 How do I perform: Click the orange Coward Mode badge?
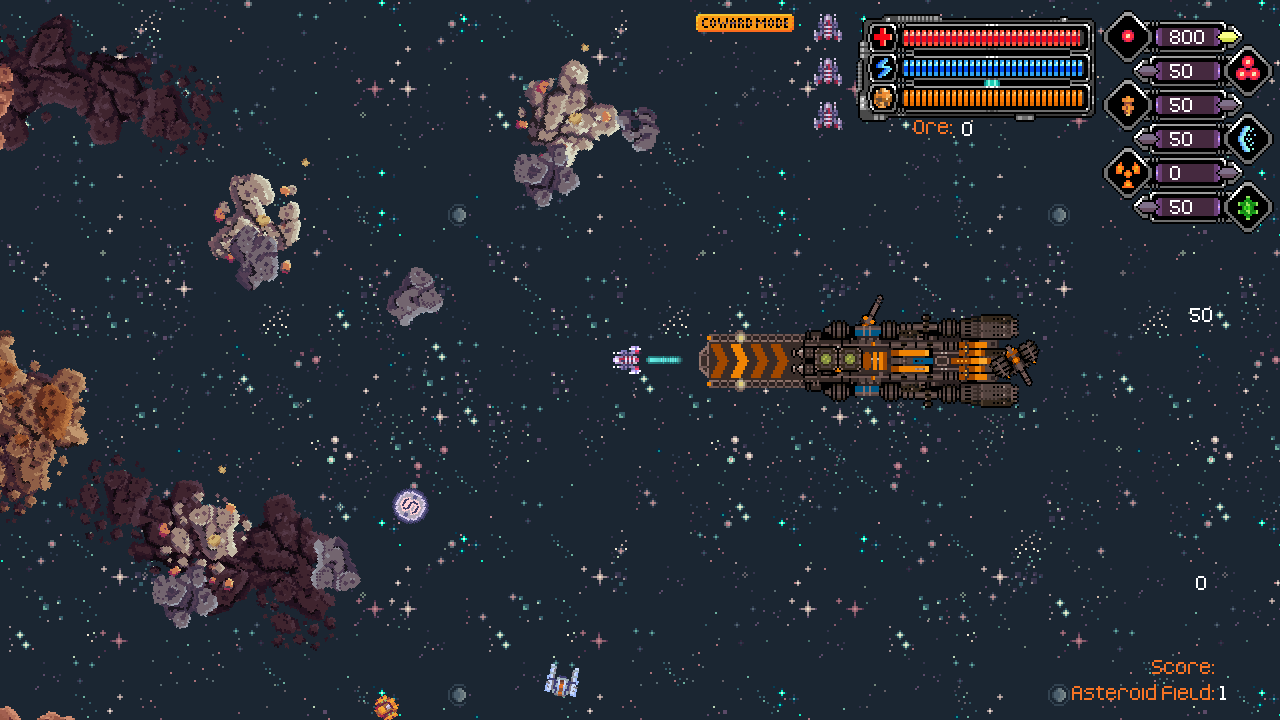pos(745,23)
